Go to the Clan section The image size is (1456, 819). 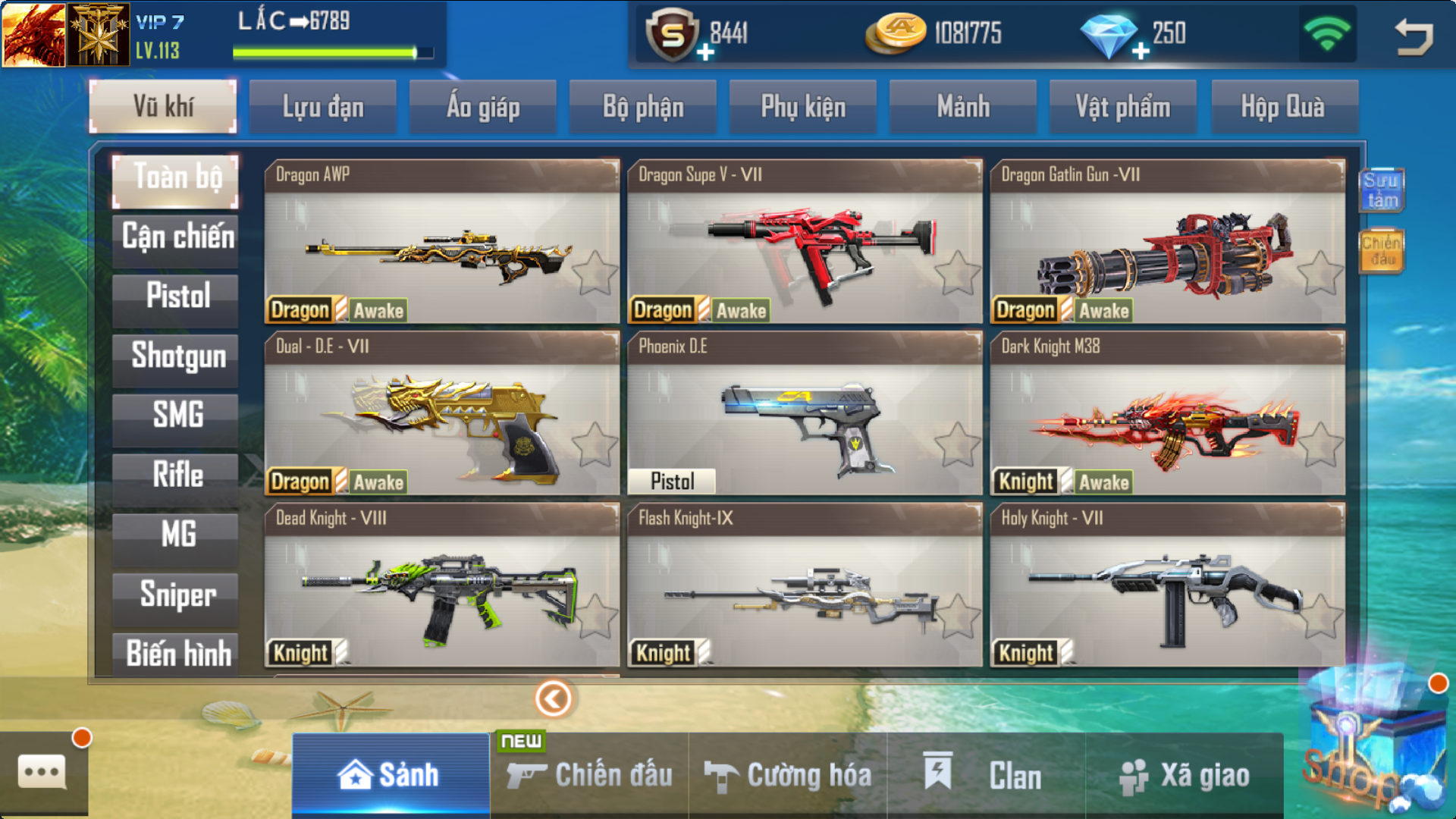(986, 776)
